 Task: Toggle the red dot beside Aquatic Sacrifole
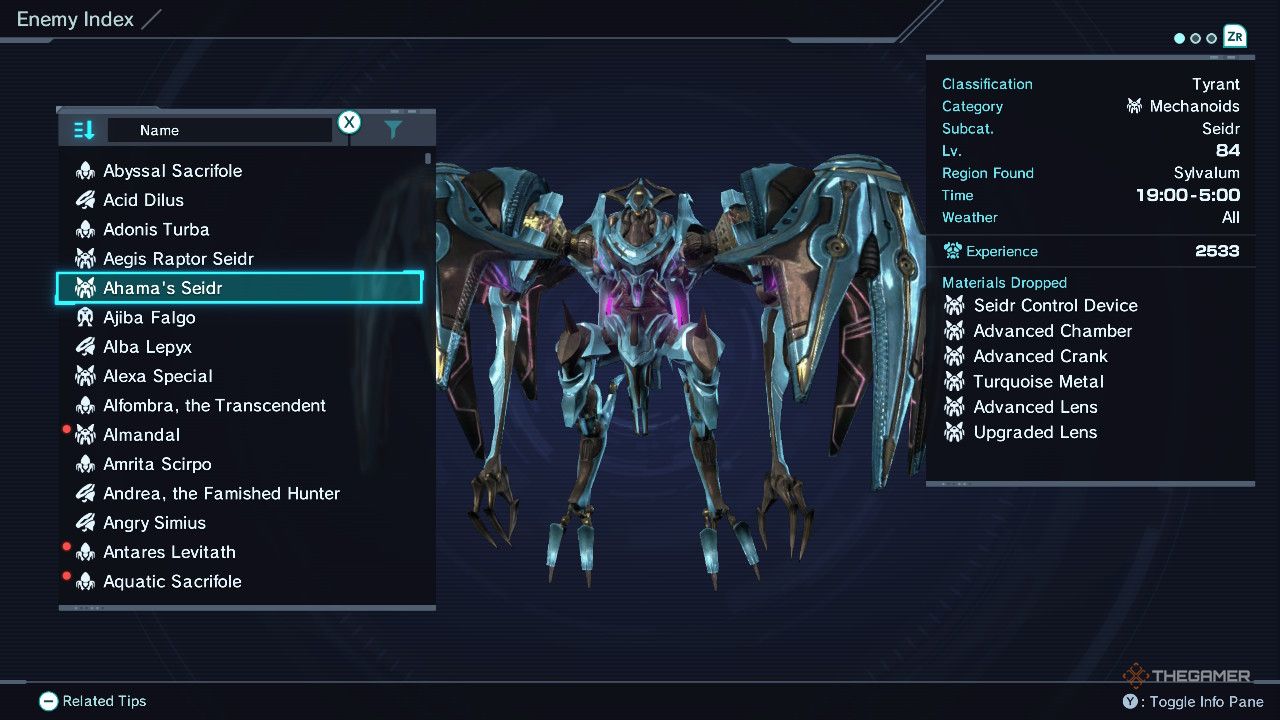coord(66,576)
